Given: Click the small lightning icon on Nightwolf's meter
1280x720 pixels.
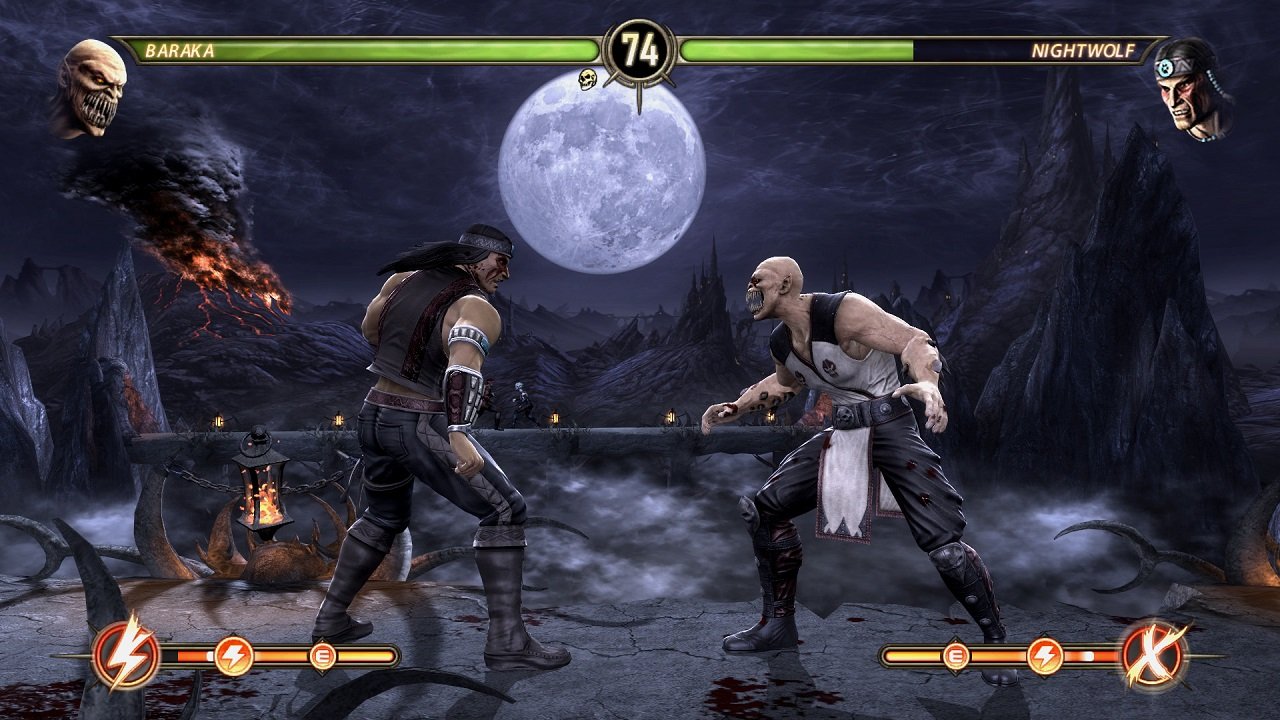Looking at the screenshot, I should pos(1046,655).
